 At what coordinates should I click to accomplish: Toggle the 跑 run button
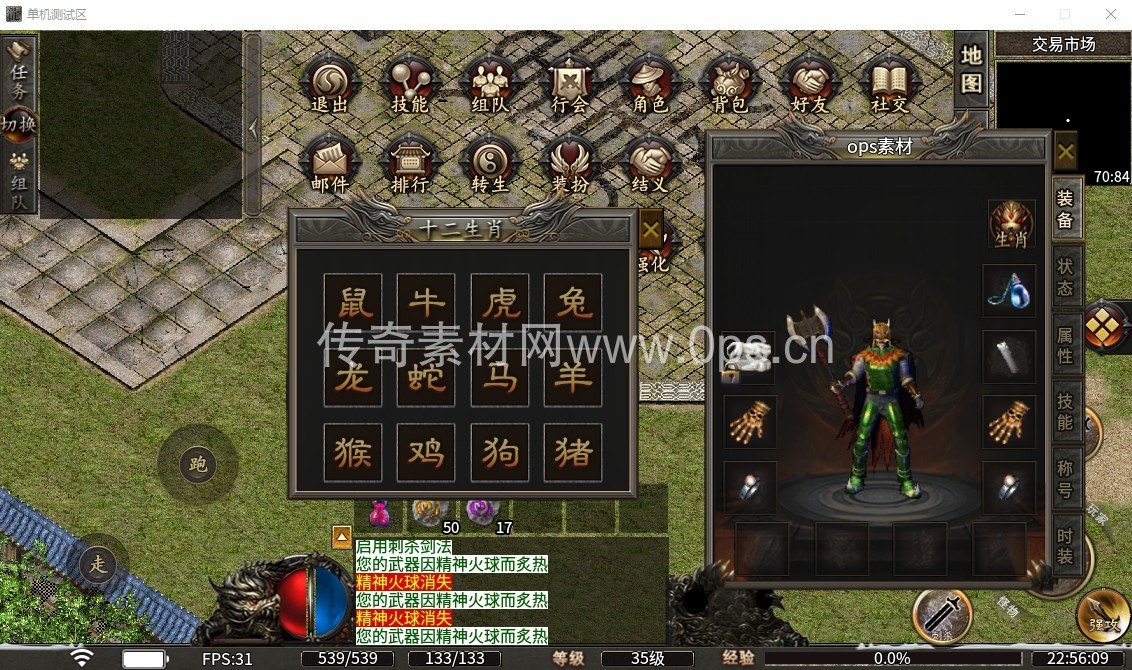197,464
